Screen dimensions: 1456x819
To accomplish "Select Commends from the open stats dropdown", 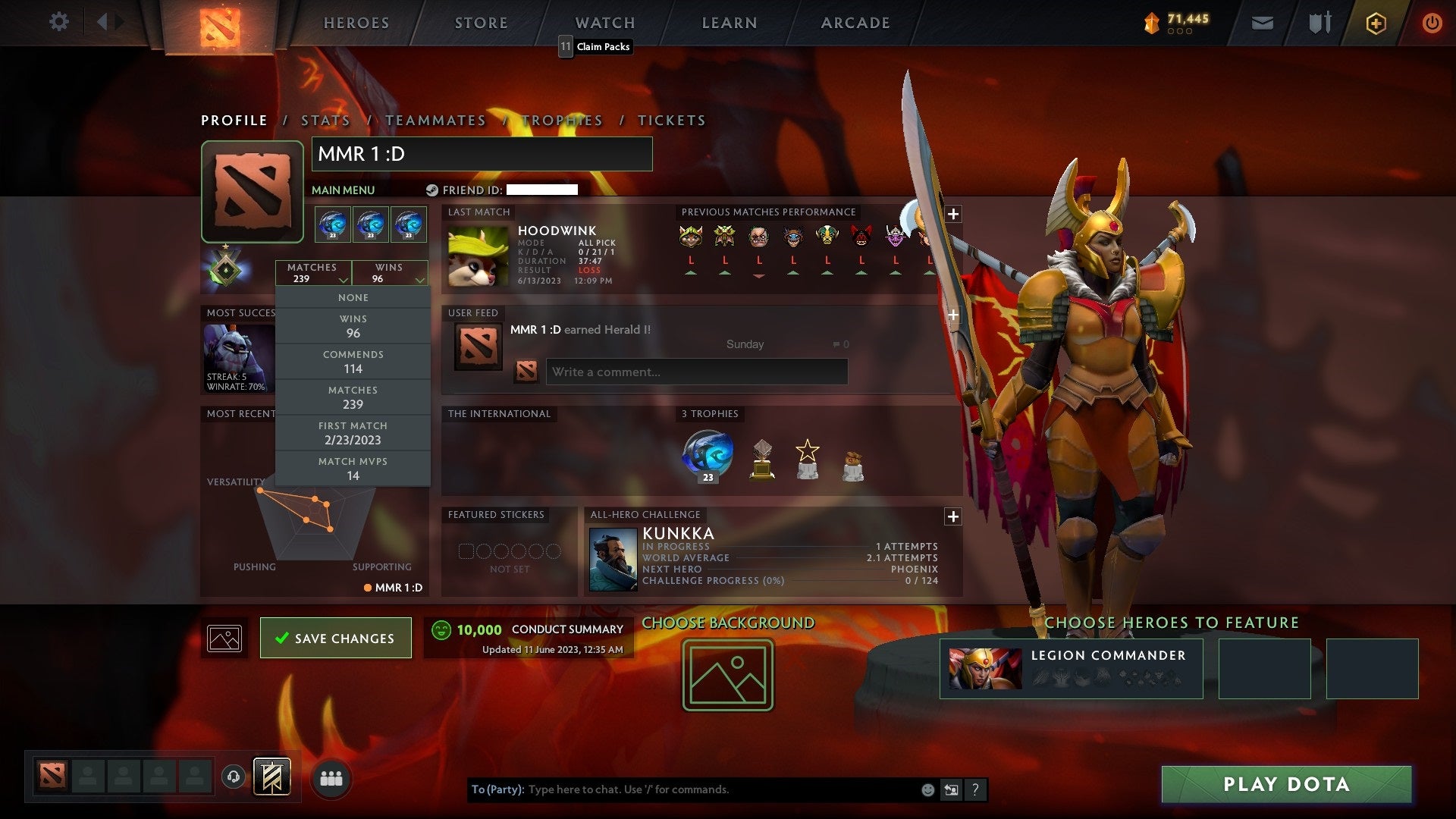I will [353, 362].
